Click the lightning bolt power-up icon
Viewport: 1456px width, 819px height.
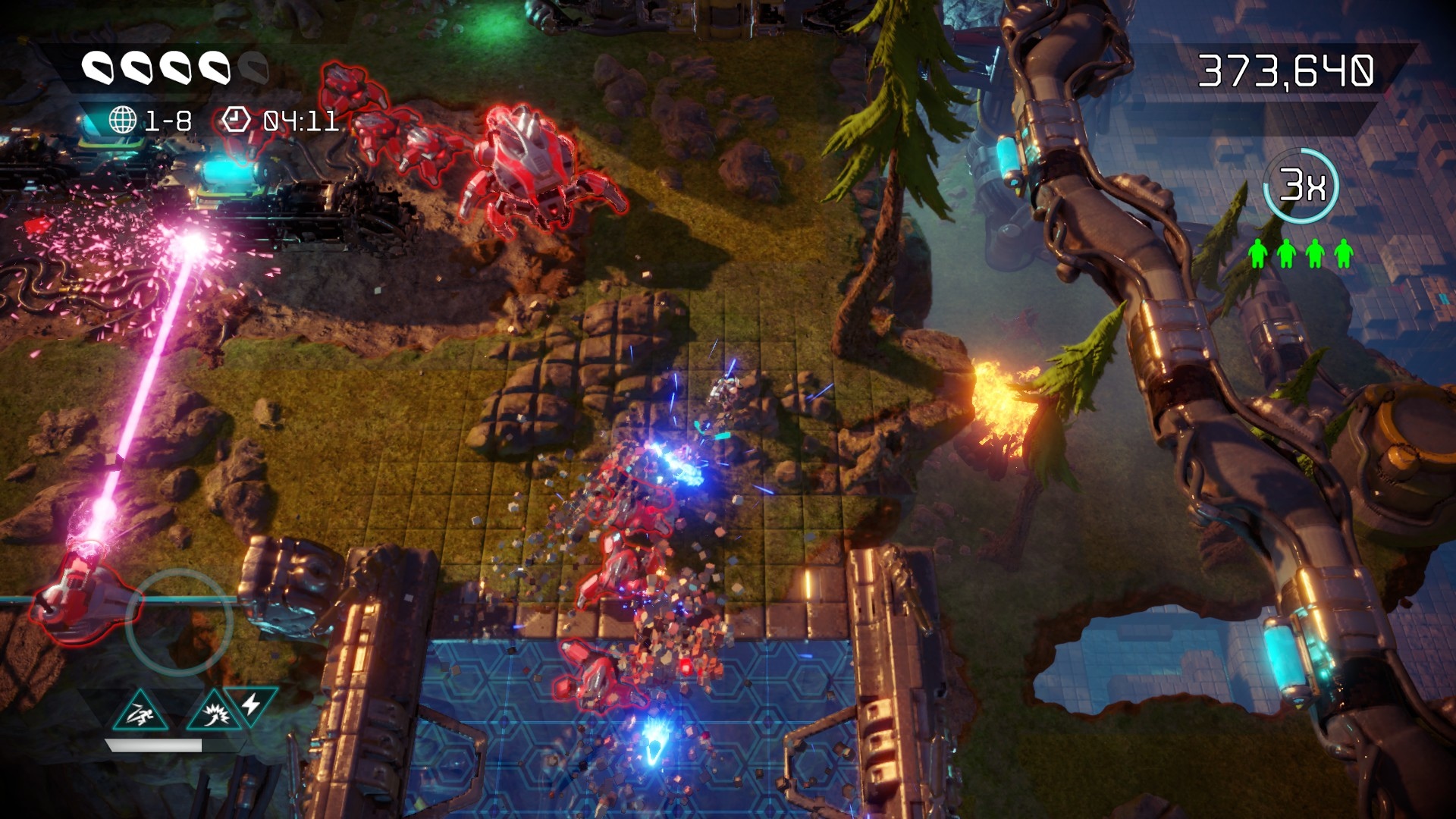click(x=252, y=704)
